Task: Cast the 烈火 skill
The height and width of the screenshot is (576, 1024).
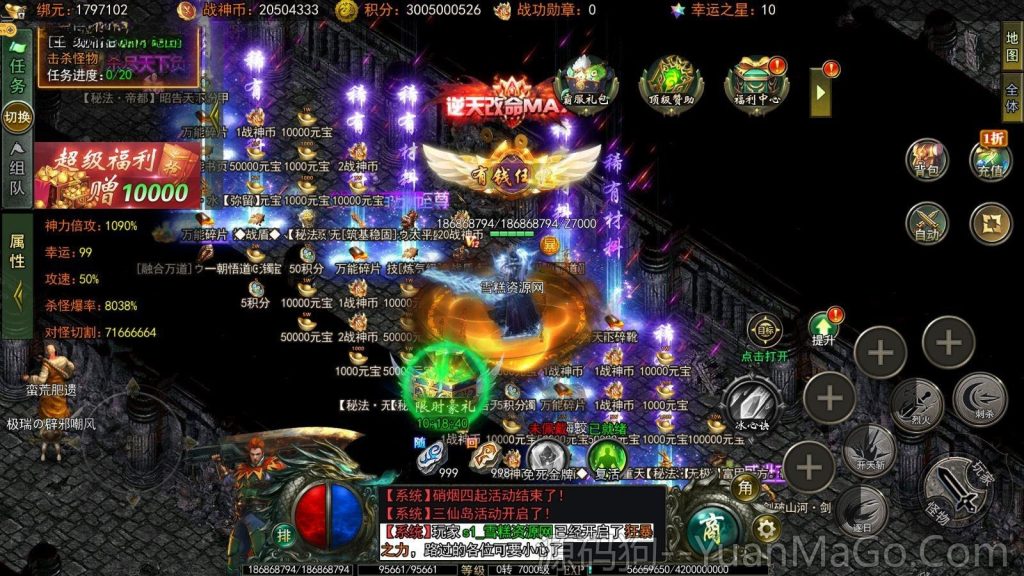Action: click(916, 404)
